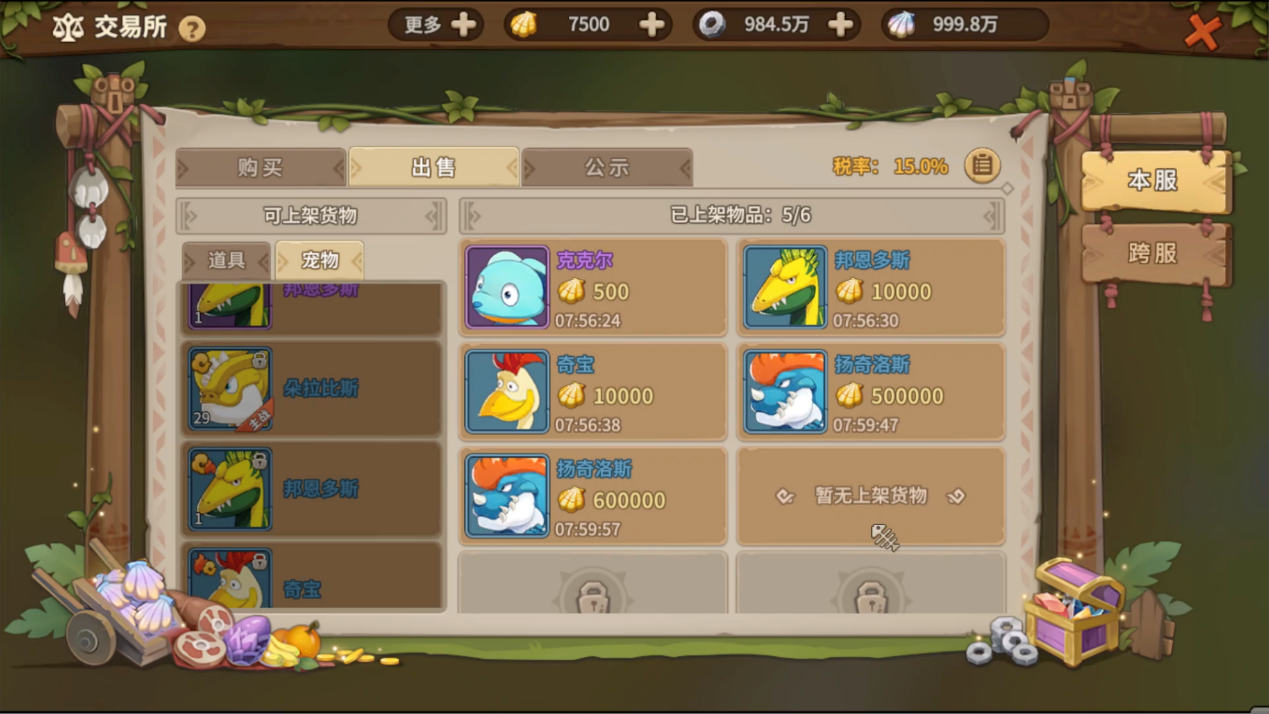
Task: Add more silver nut currency
Action: (x=841, y=25)
